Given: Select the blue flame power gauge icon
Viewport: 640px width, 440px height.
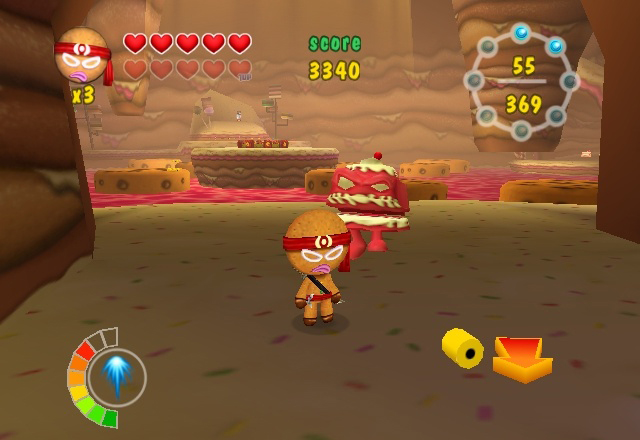Looking at the screenshot, I should [x=116, y=375].
